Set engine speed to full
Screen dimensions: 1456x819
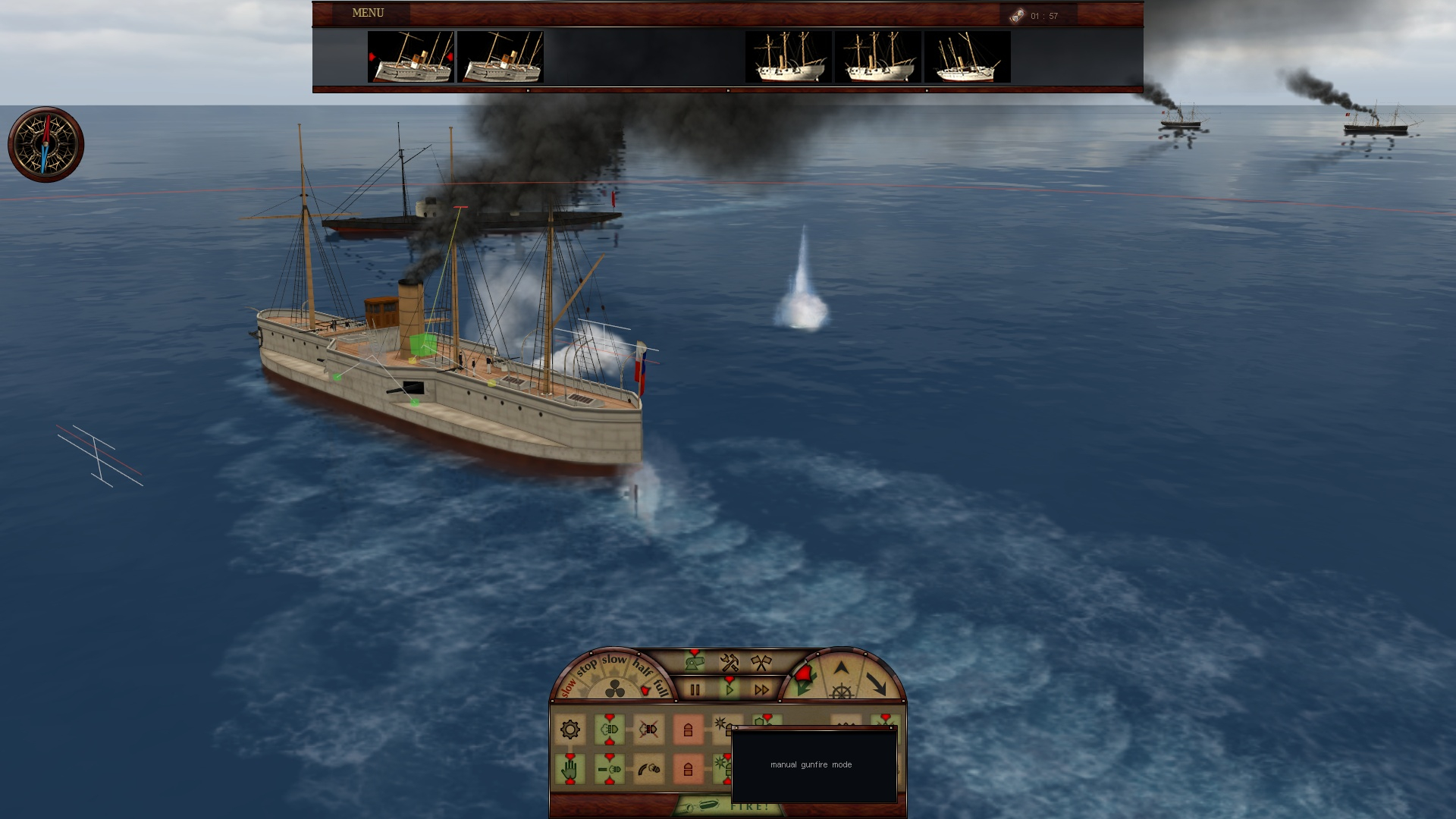661,687
